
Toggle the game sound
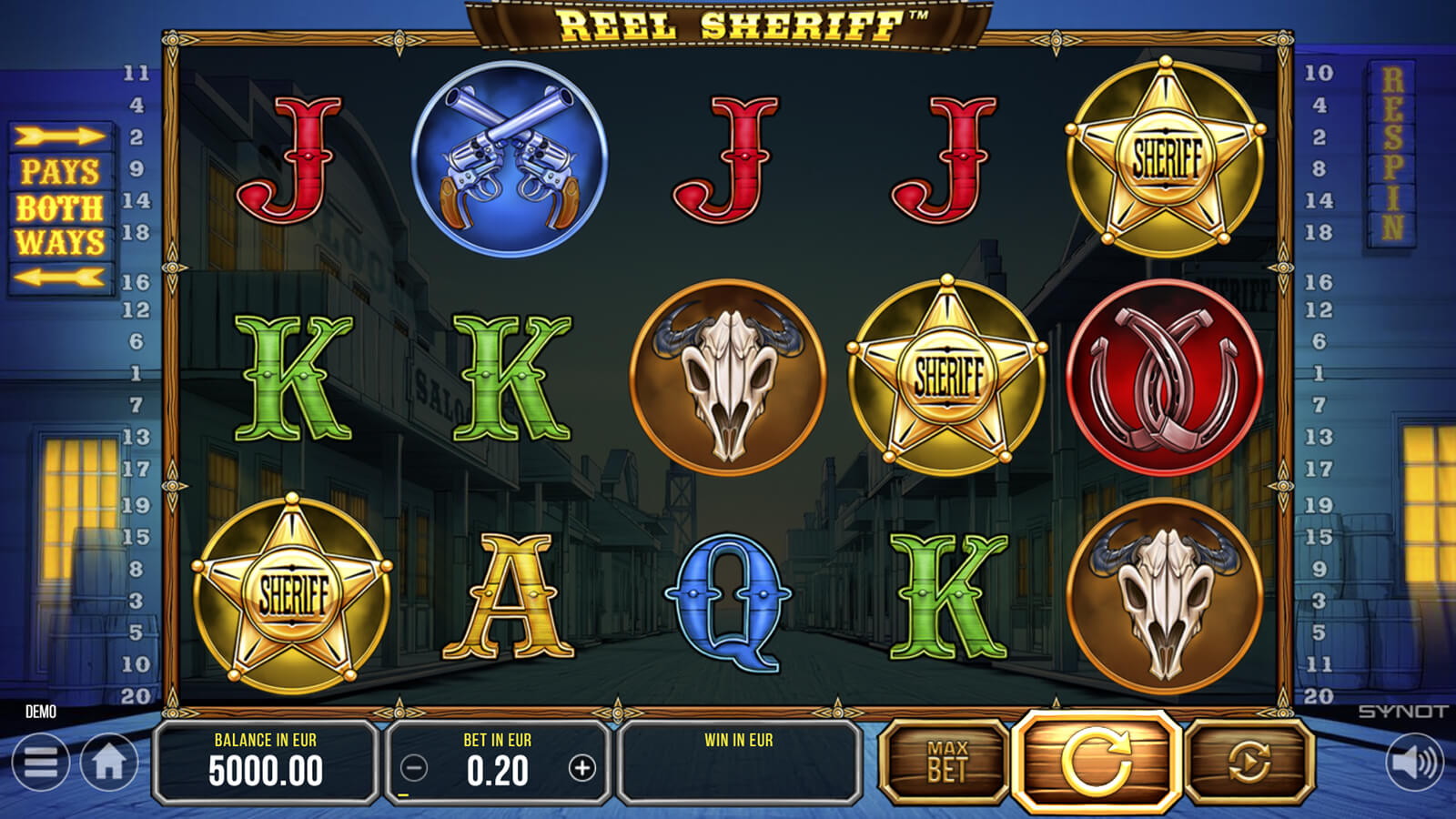pos(1414,762)
